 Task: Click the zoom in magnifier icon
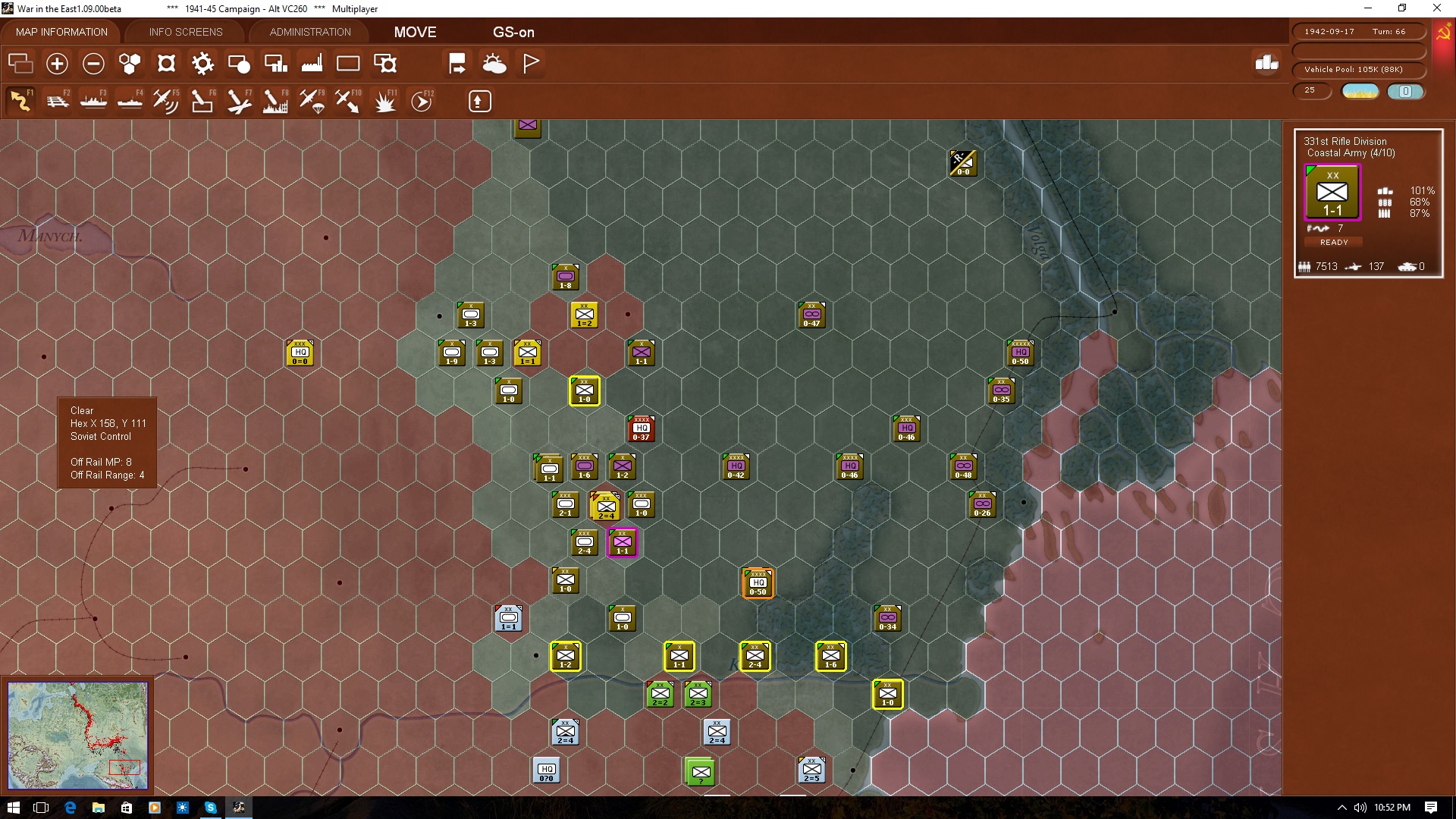click(57, 64)
